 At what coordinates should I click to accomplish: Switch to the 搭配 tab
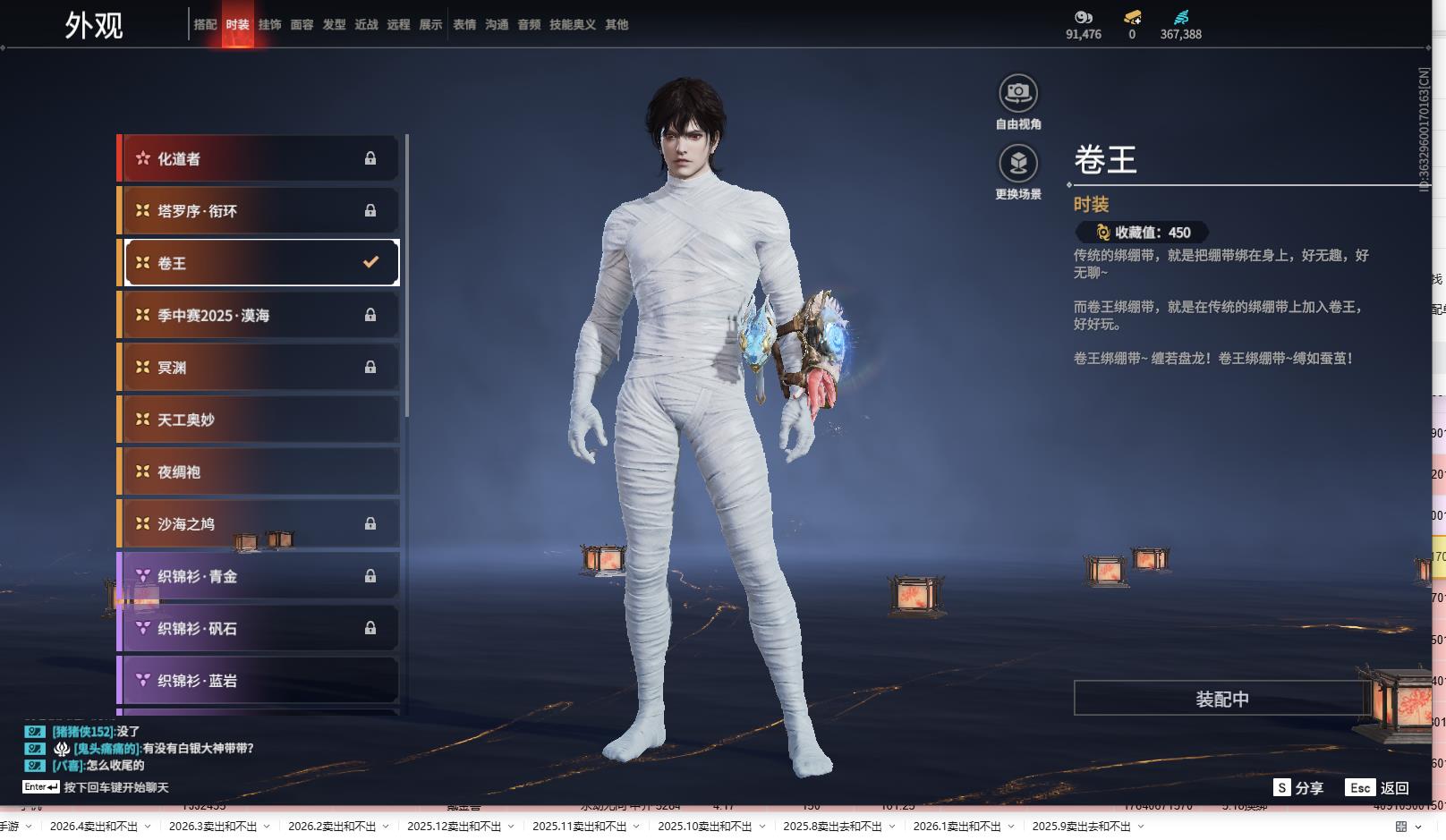pyautogui.click(x=205, y=25)
